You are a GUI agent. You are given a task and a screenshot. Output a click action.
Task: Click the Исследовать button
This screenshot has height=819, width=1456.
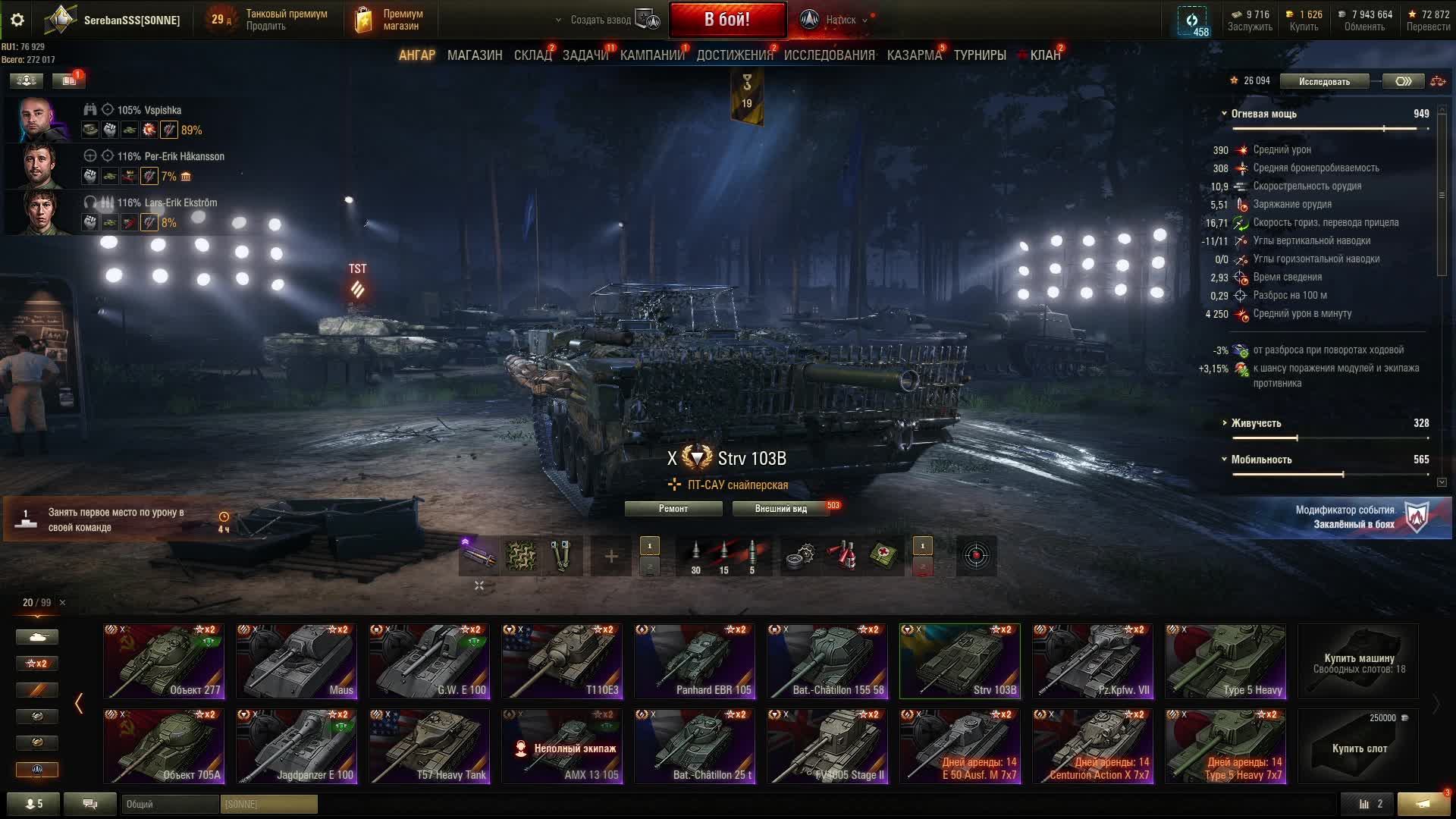point(1324,81)
